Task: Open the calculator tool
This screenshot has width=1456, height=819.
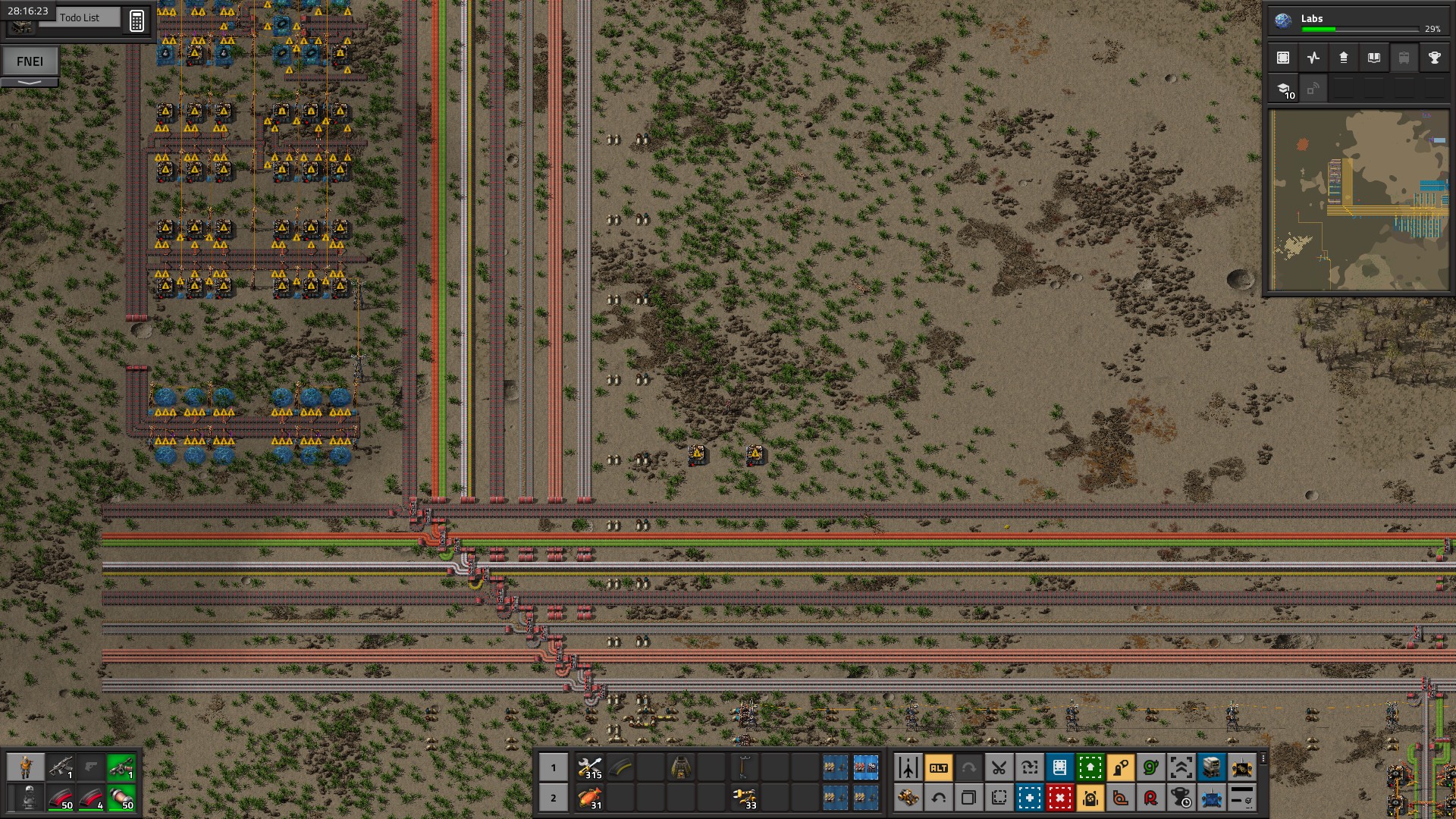Action: click(x=136, y=20)
